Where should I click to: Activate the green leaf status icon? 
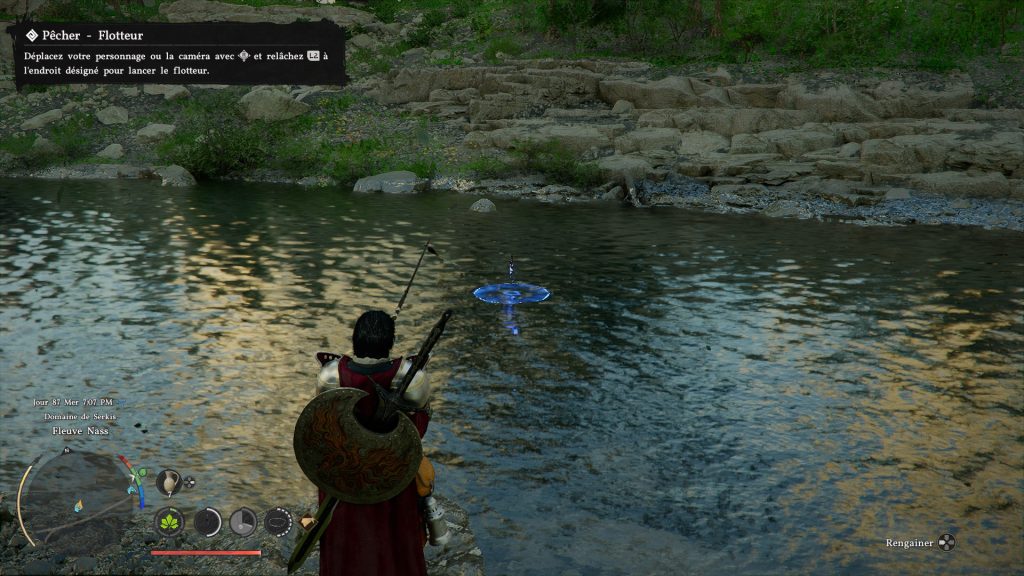(169, 521)
